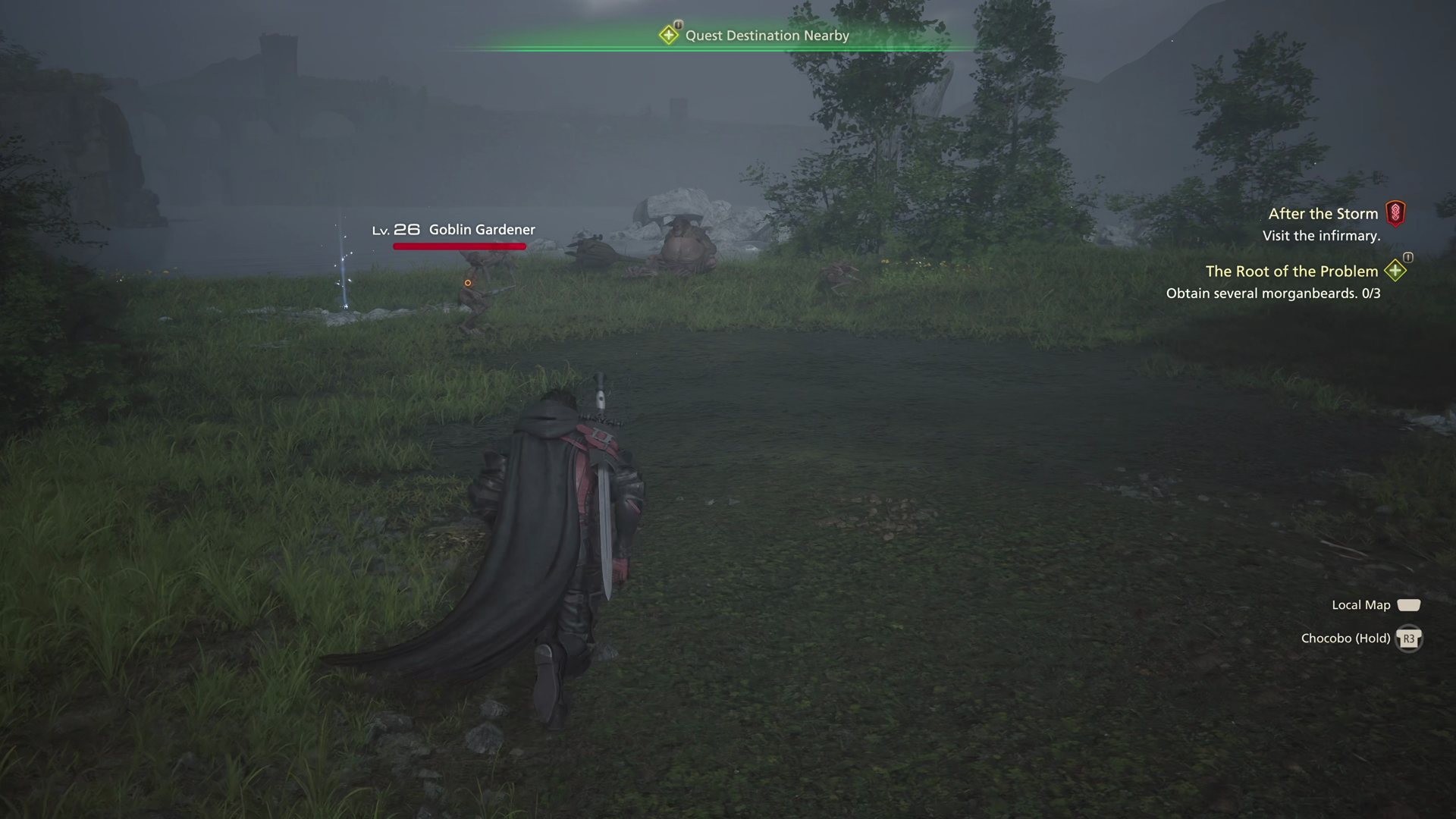Image resolution: width=1456 pixels, height=819 pixels.
Task: Collapse the Quest Destination Nearby banner
Action: 766,35
